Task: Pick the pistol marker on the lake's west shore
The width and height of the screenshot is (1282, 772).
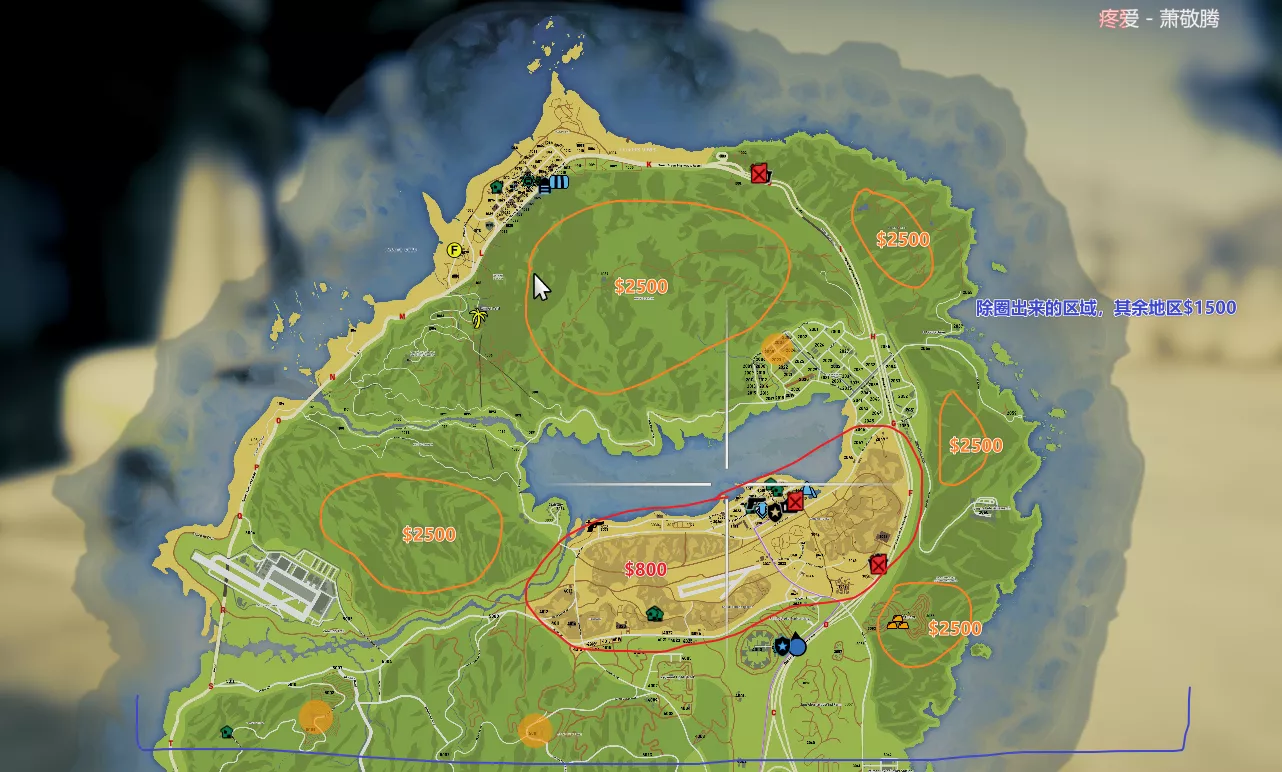Action: 595,525
